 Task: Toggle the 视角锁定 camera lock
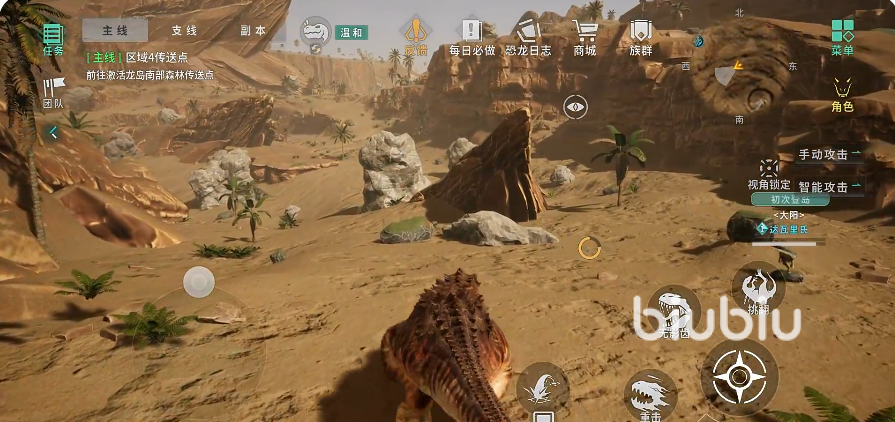(768, 172)
